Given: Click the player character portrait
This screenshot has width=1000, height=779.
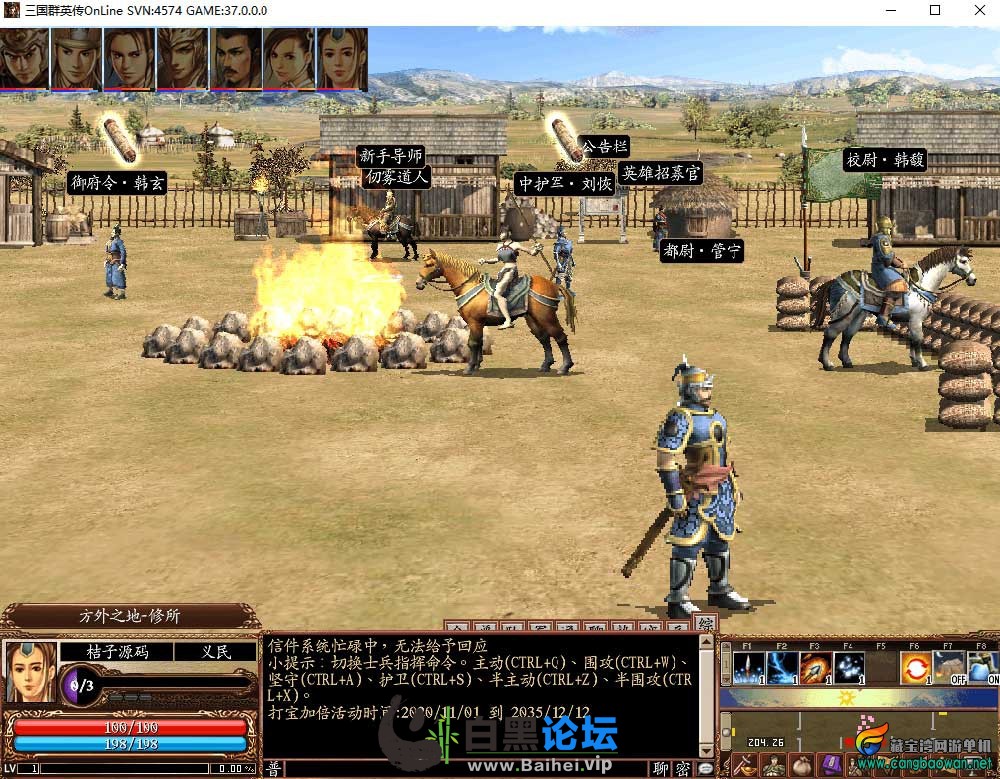Looking at the screenshot, I should pos(30,671).
